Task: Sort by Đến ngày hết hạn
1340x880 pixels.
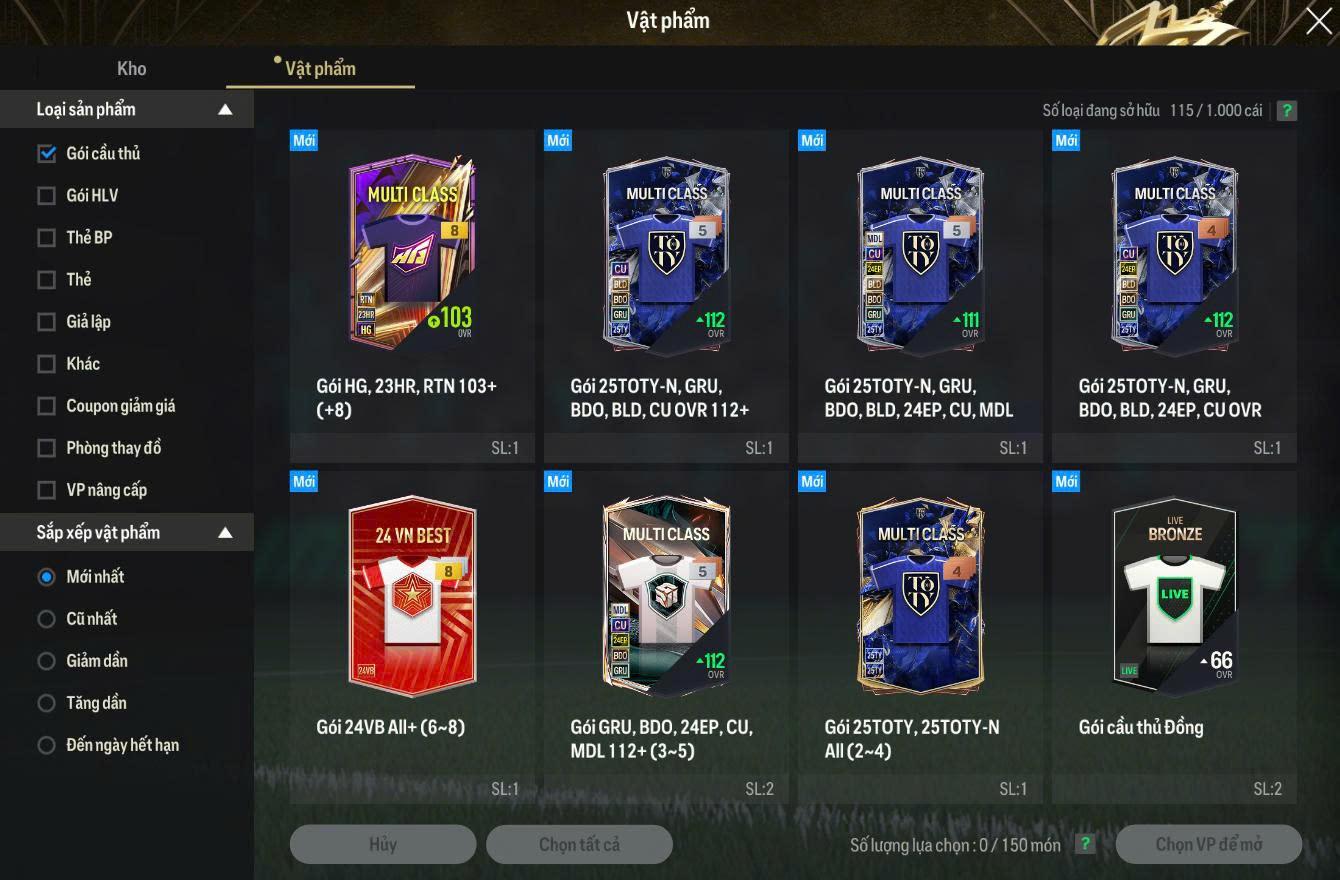Action: tap(46, 744)
